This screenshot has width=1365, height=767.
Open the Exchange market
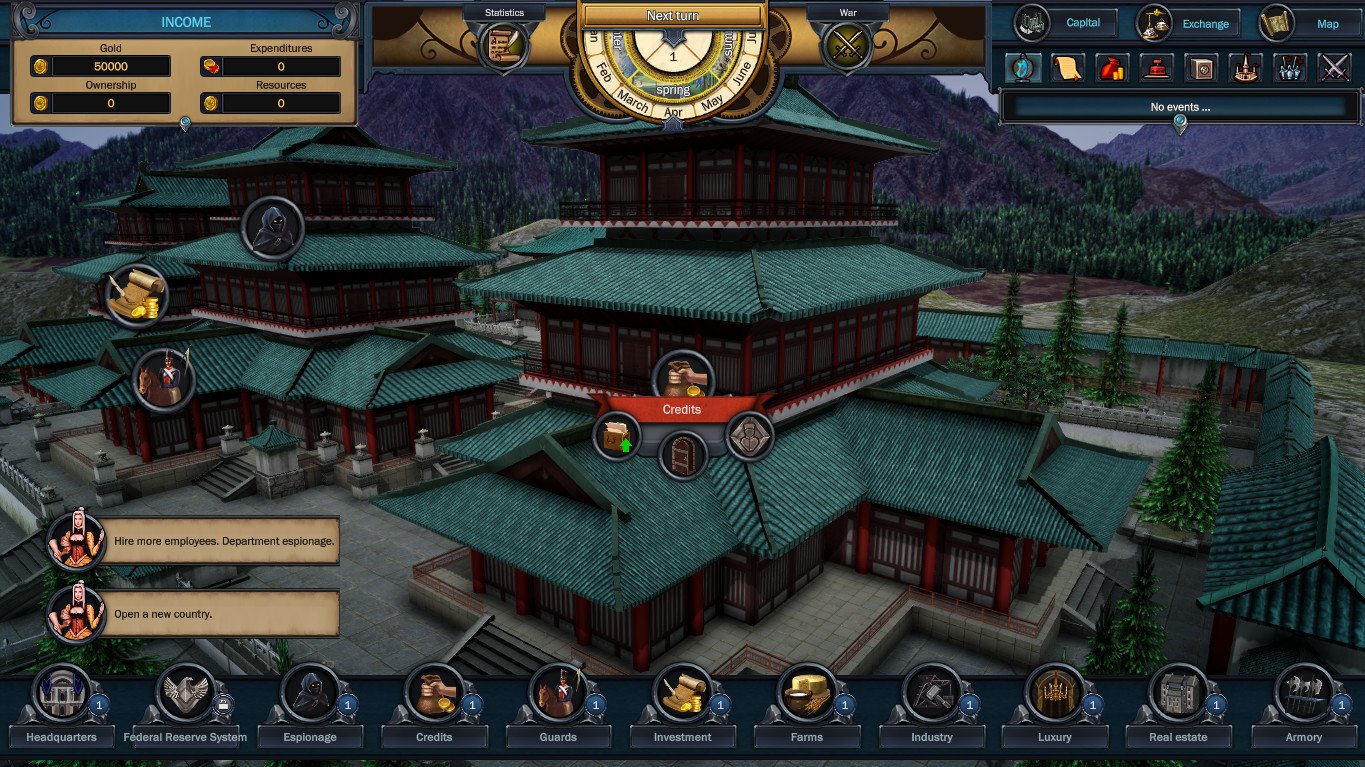(x=1188, y=23)
